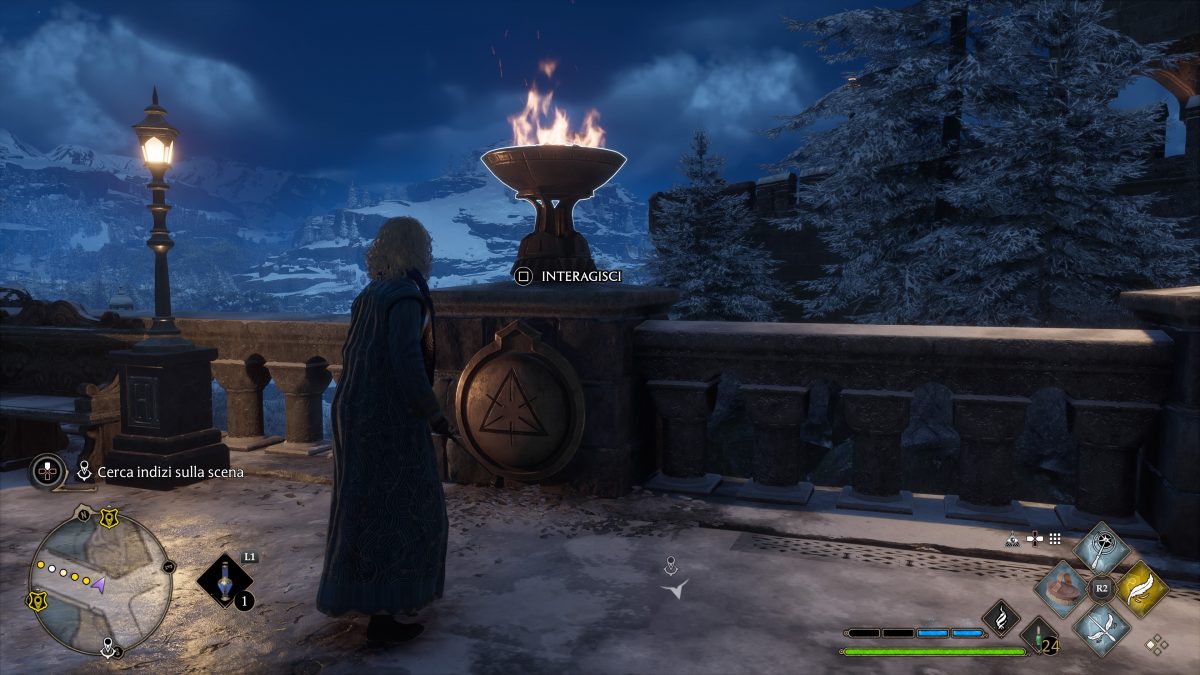Image resolution: width=1200 pixels, height=675 pixels.
Task: Trigger the white flame ancient magic icon
Action: [x=1000, y=617]
